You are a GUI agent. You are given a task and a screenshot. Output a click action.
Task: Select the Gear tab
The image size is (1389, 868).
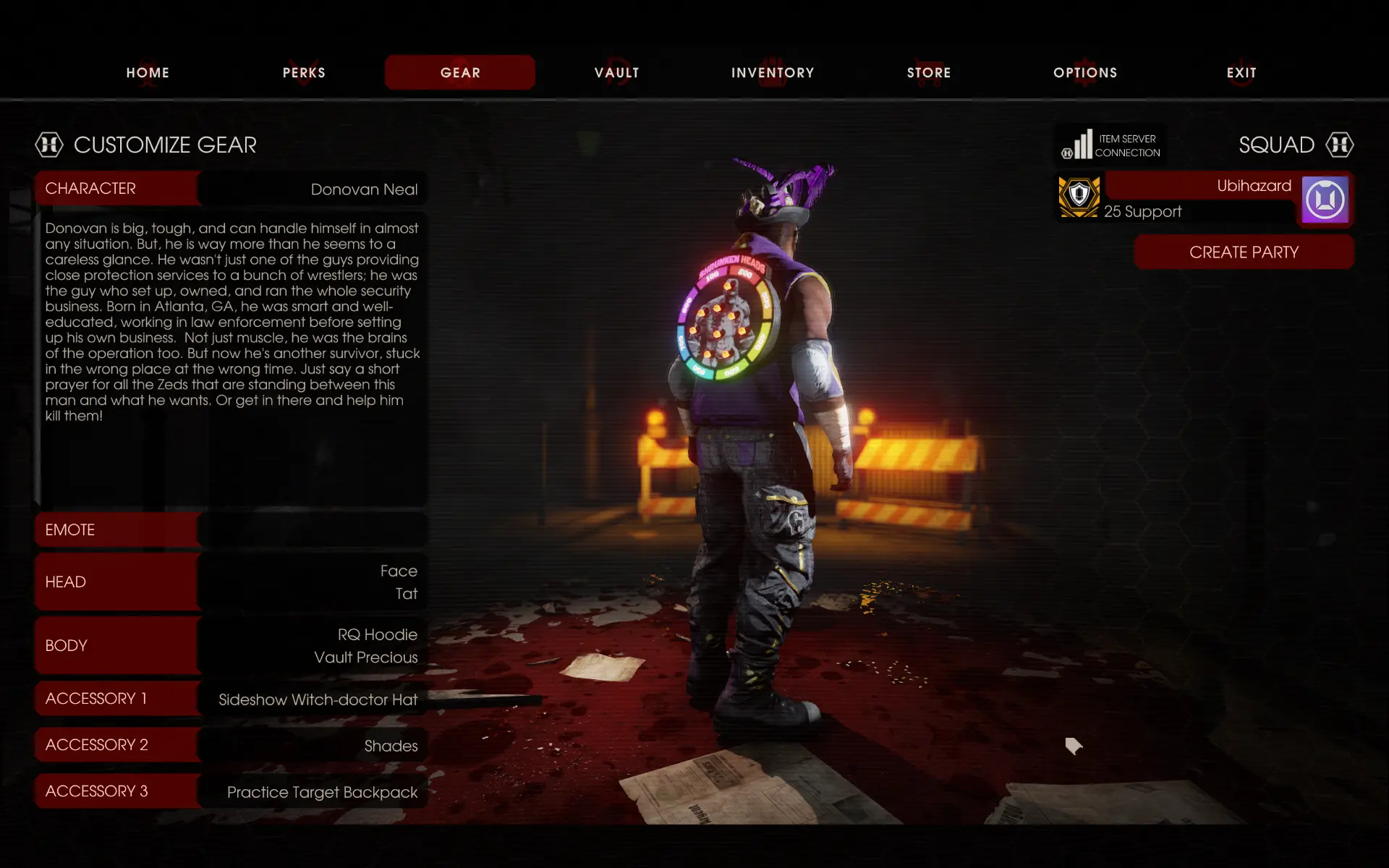coord(460,72)
